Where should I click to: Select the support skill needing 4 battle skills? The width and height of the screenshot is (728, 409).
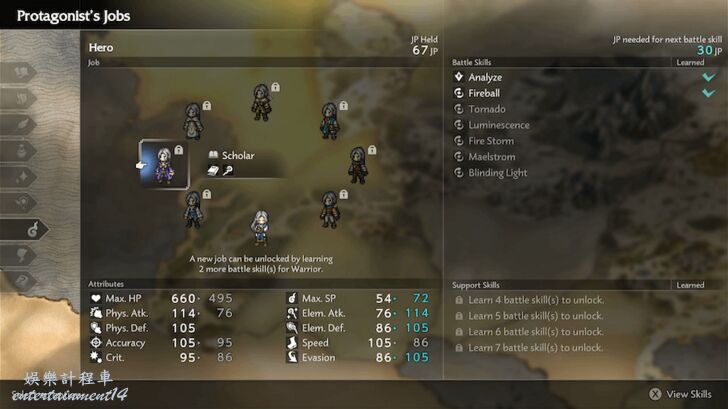[536, 300]
